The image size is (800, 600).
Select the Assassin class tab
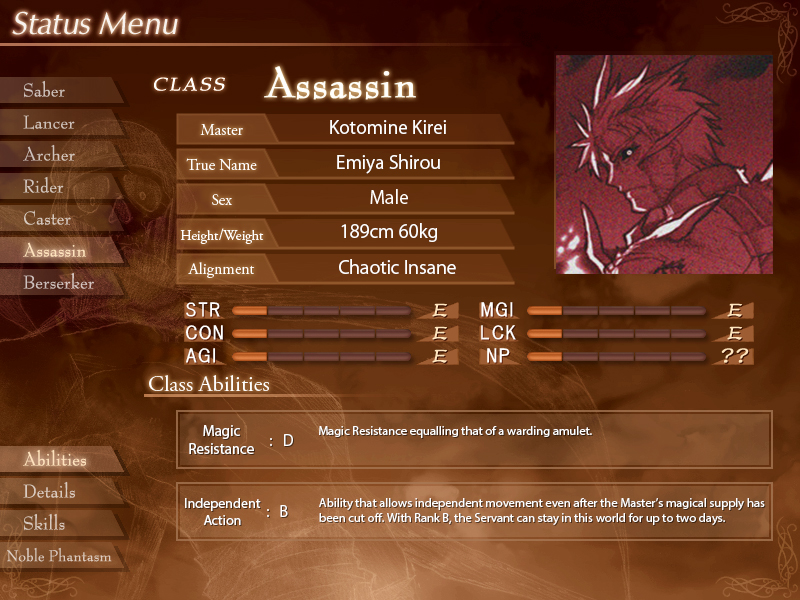pos(55,251)
